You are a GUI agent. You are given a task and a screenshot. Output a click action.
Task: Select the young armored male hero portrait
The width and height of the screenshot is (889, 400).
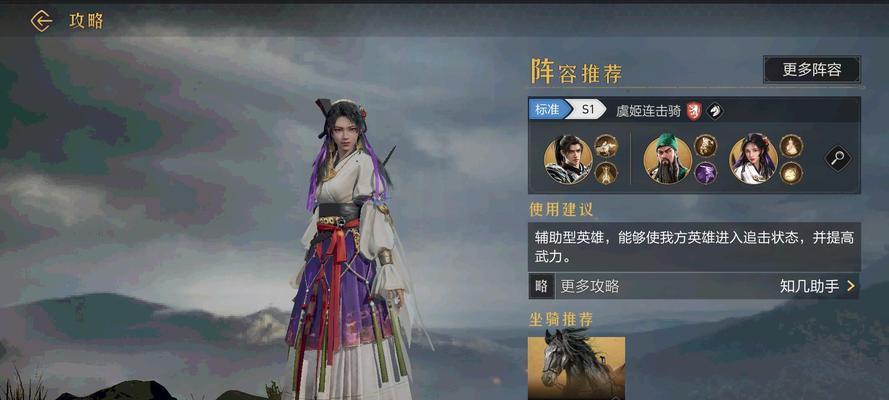coord(568,159)
